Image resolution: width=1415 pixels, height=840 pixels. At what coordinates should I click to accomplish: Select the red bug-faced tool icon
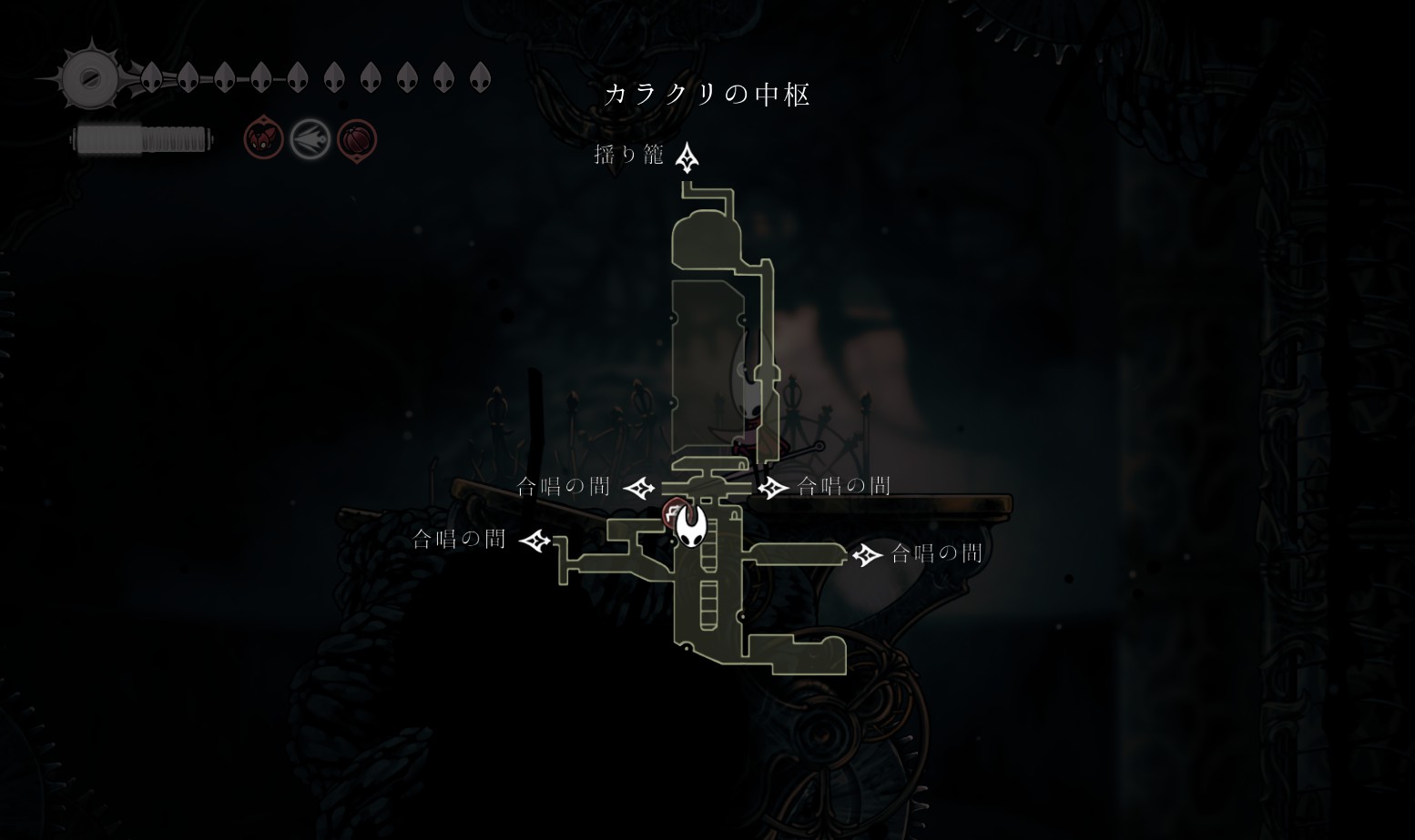(x=263, y=140)
